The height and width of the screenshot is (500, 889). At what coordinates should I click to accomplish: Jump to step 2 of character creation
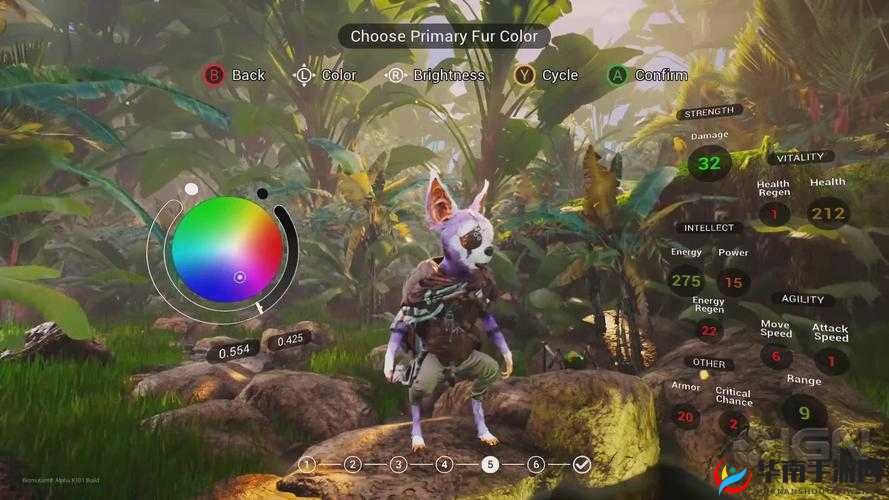(x=352, y=464)
